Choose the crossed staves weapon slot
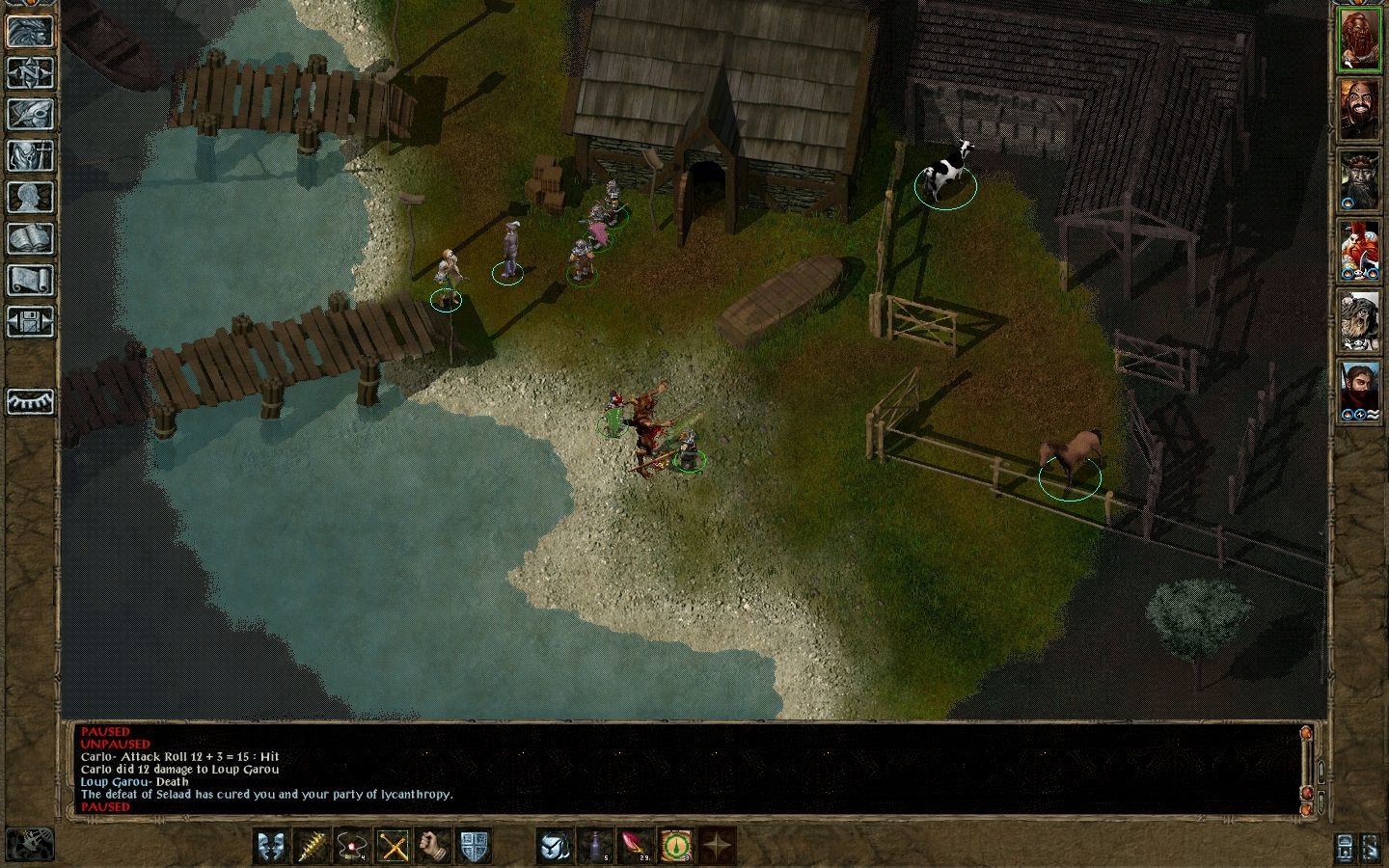Screen dimensions: 1389x868 tap(394, 846)
